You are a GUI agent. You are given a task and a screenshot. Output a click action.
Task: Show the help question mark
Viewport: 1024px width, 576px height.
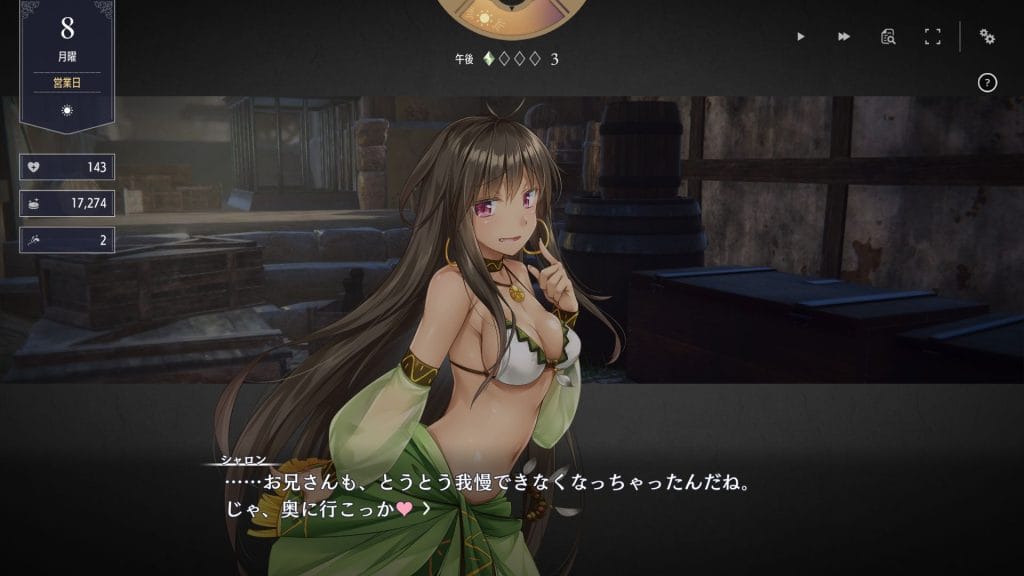(987, 83)
